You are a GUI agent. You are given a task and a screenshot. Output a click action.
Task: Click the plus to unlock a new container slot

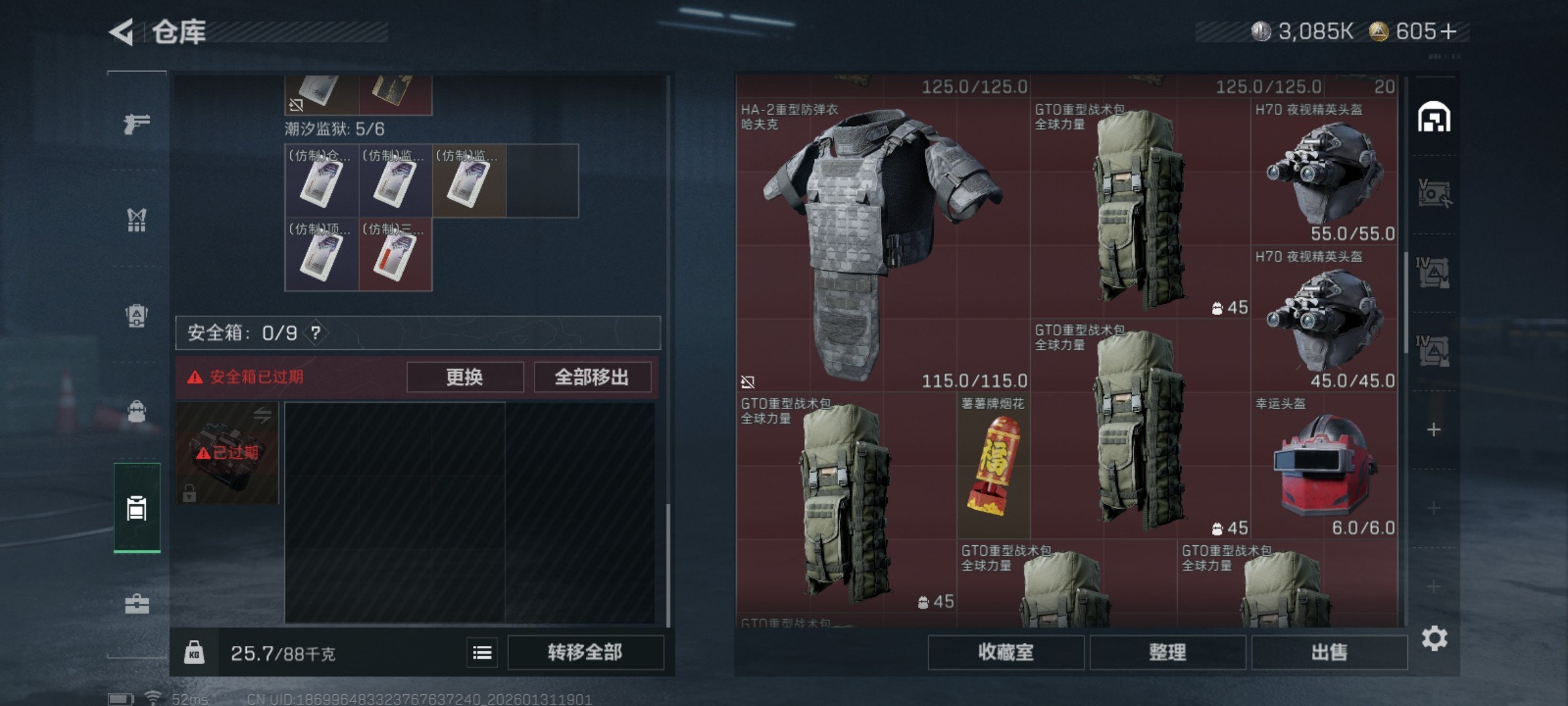click(x=1434, y=429)
